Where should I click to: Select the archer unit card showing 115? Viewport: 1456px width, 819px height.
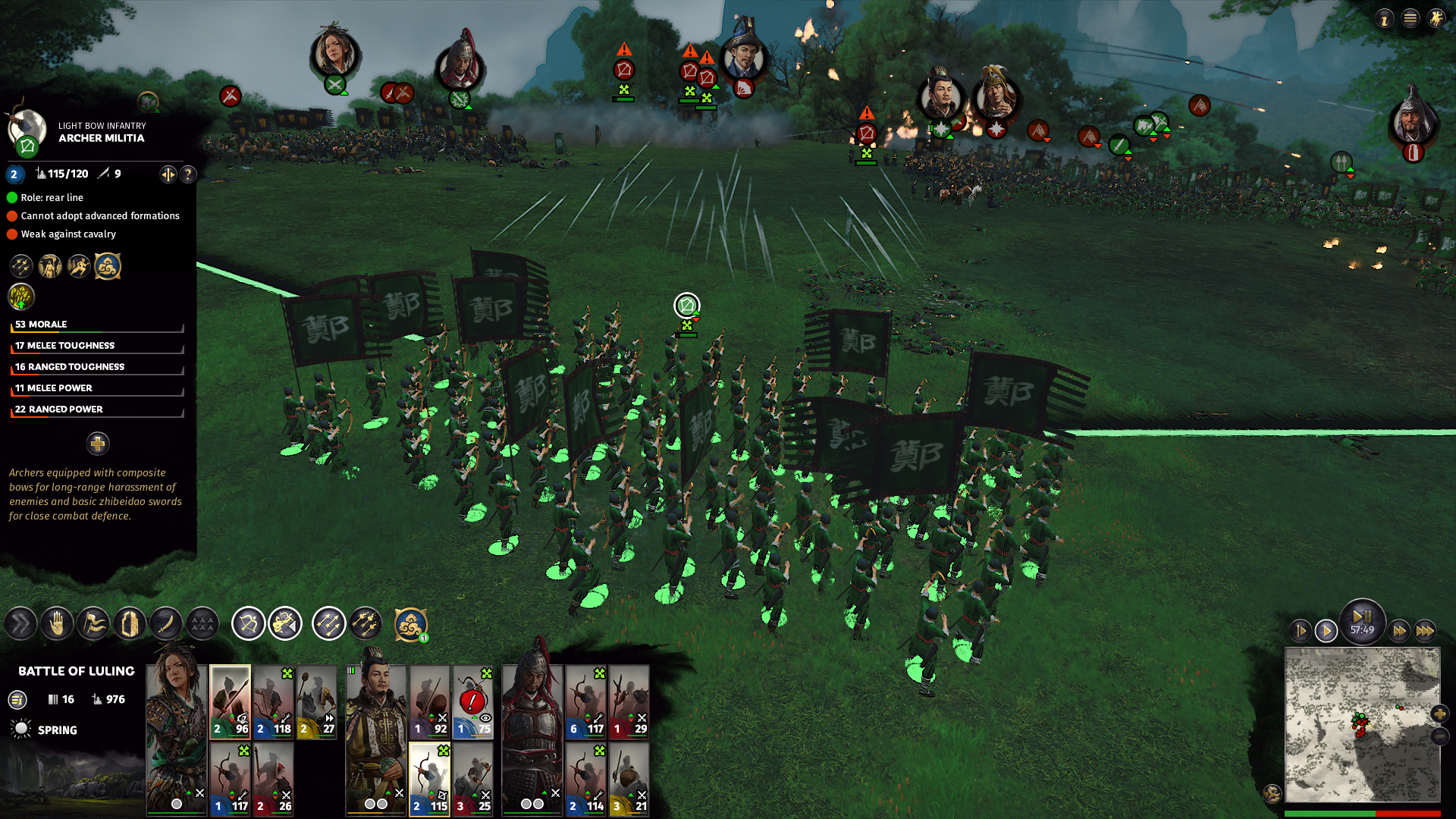coord(430,778)
